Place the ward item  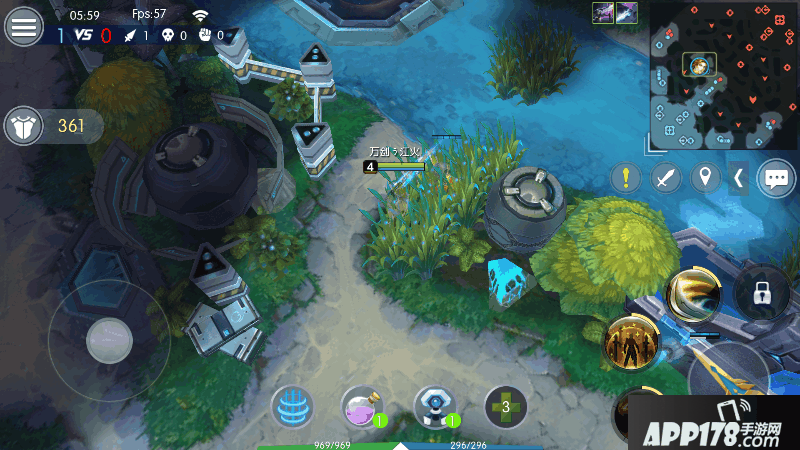click(435, 407)
